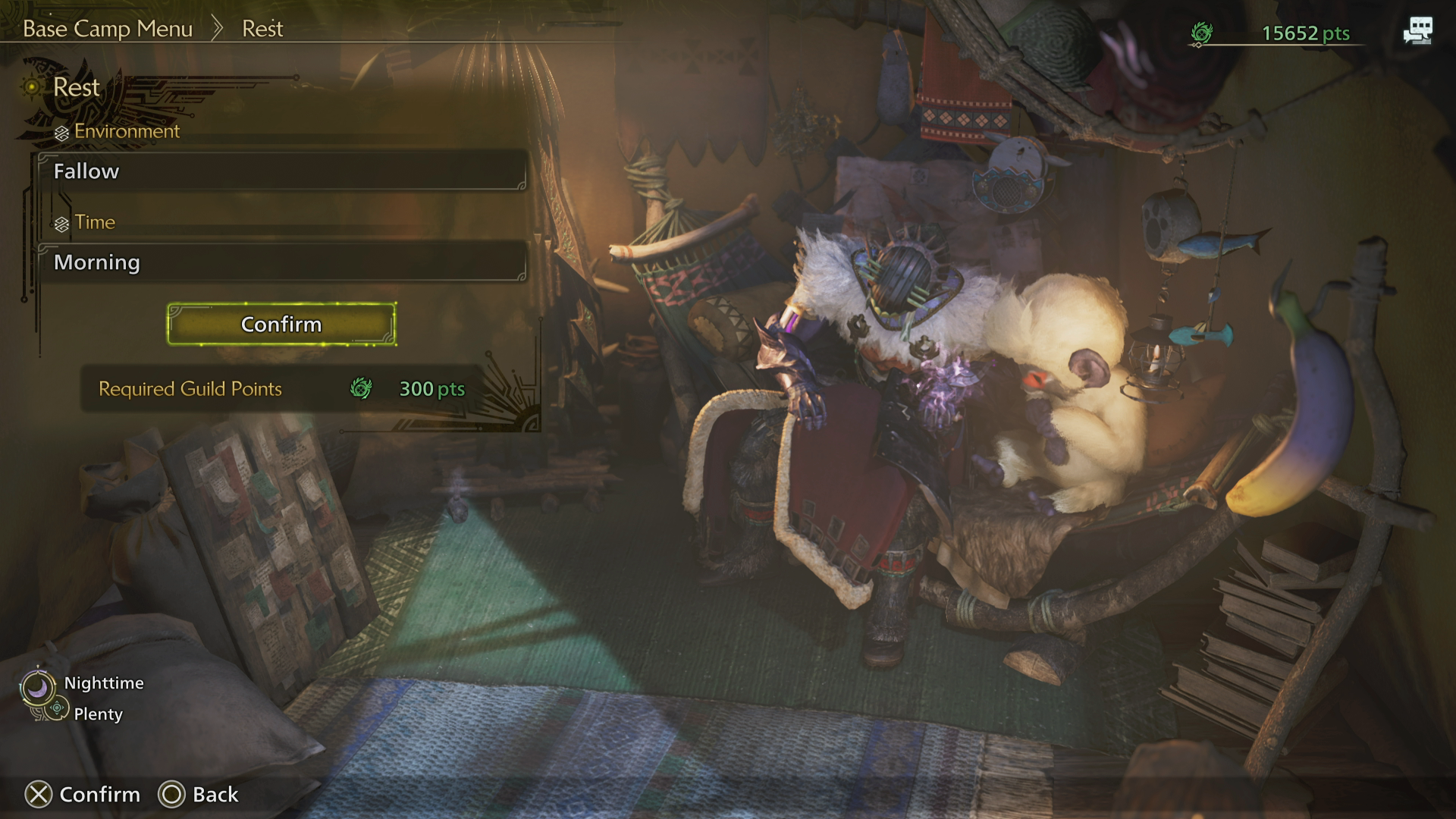Select the Rest breadcrumb entry
The width and height of the screenshot is (1456, 819).
point(262,28)
